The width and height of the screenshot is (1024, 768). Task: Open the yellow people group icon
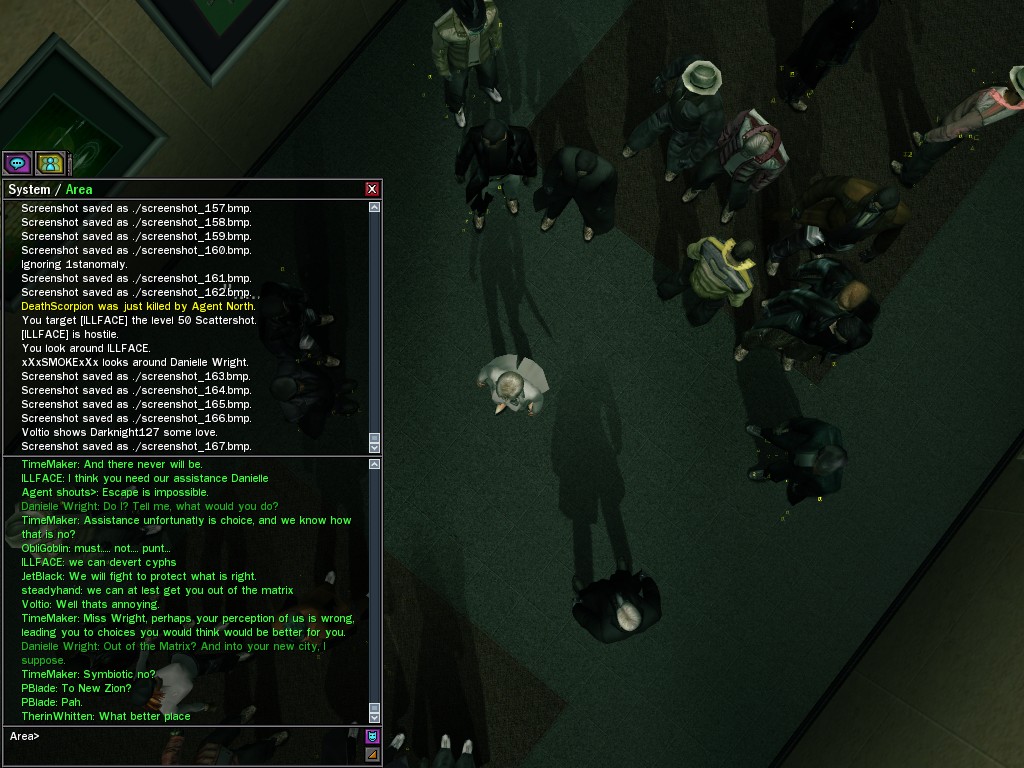point(50,162)
